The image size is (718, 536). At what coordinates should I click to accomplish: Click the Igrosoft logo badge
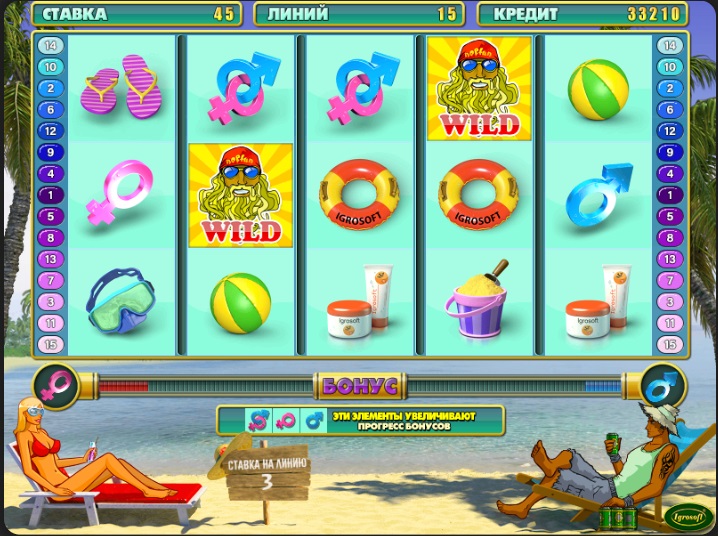pos(688,516)
